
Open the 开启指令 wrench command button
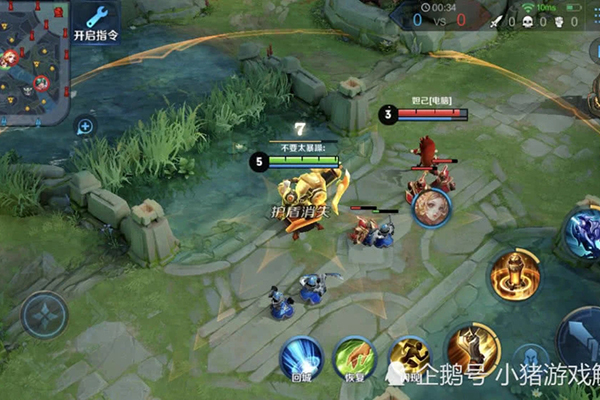tap(96, 22)
